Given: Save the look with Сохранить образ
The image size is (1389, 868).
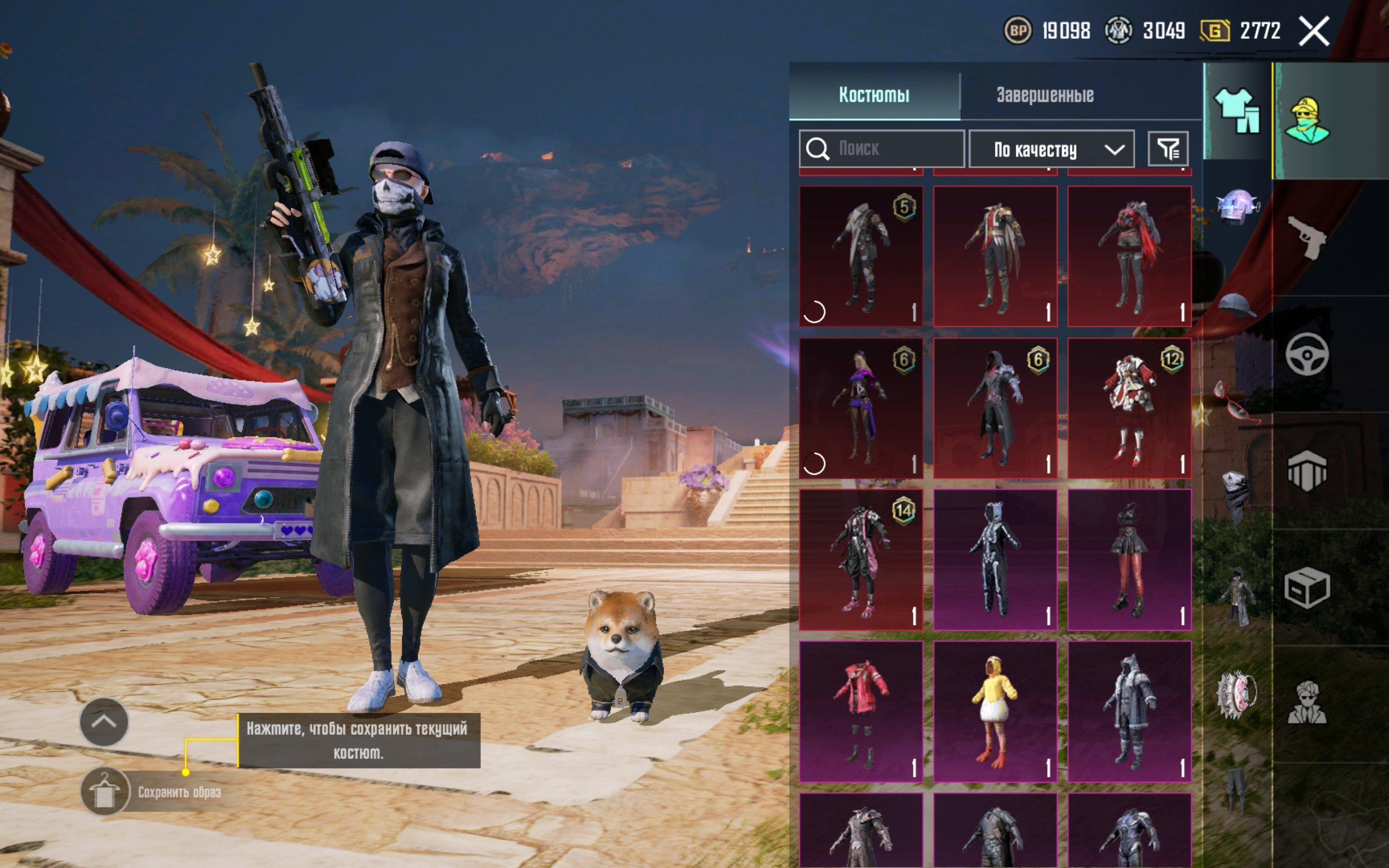Looking at the screenshot, I should click(105, 792).
